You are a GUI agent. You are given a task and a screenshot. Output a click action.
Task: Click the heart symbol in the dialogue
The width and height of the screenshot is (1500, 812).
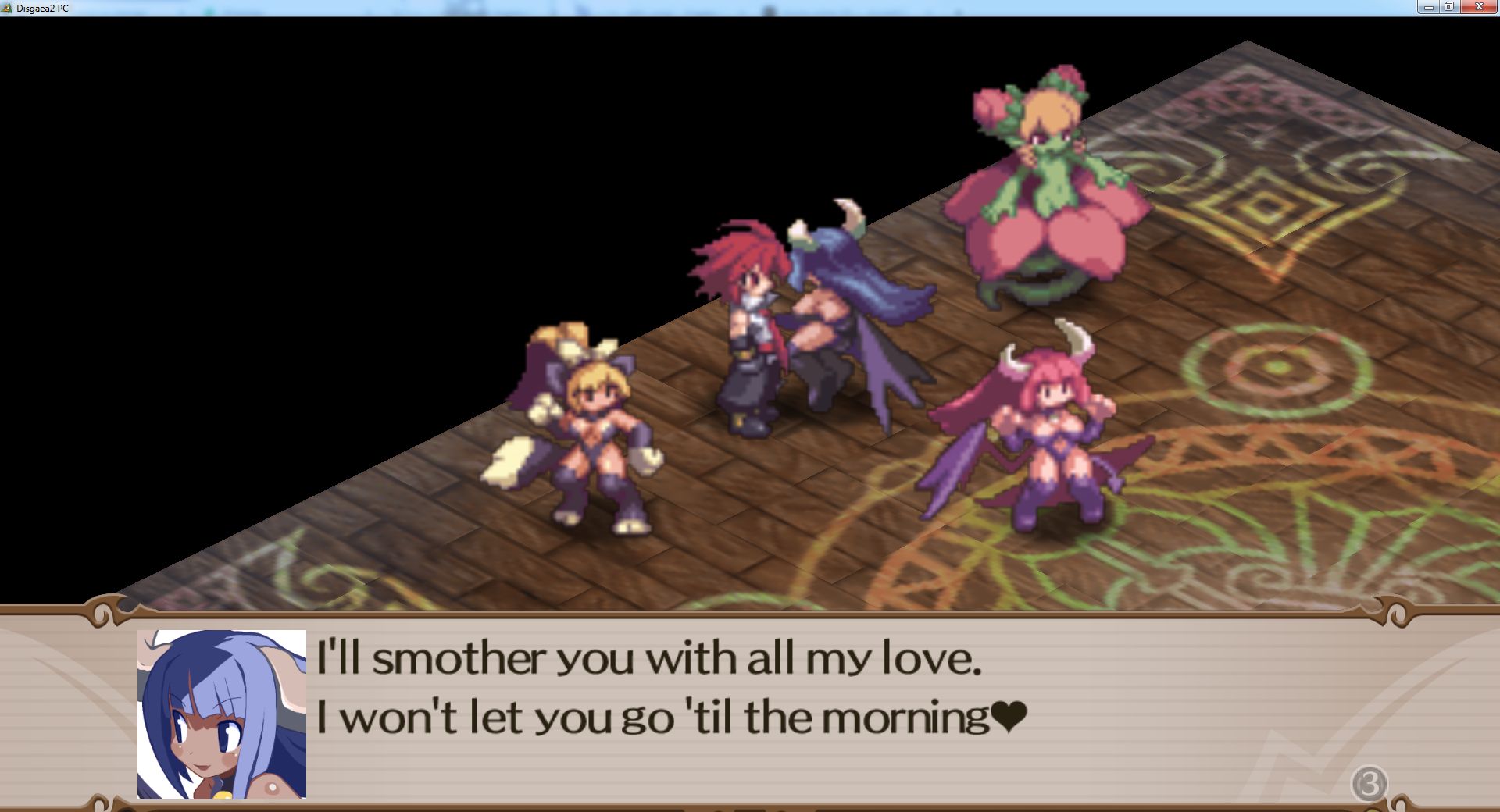click(x=1008, y=714)
